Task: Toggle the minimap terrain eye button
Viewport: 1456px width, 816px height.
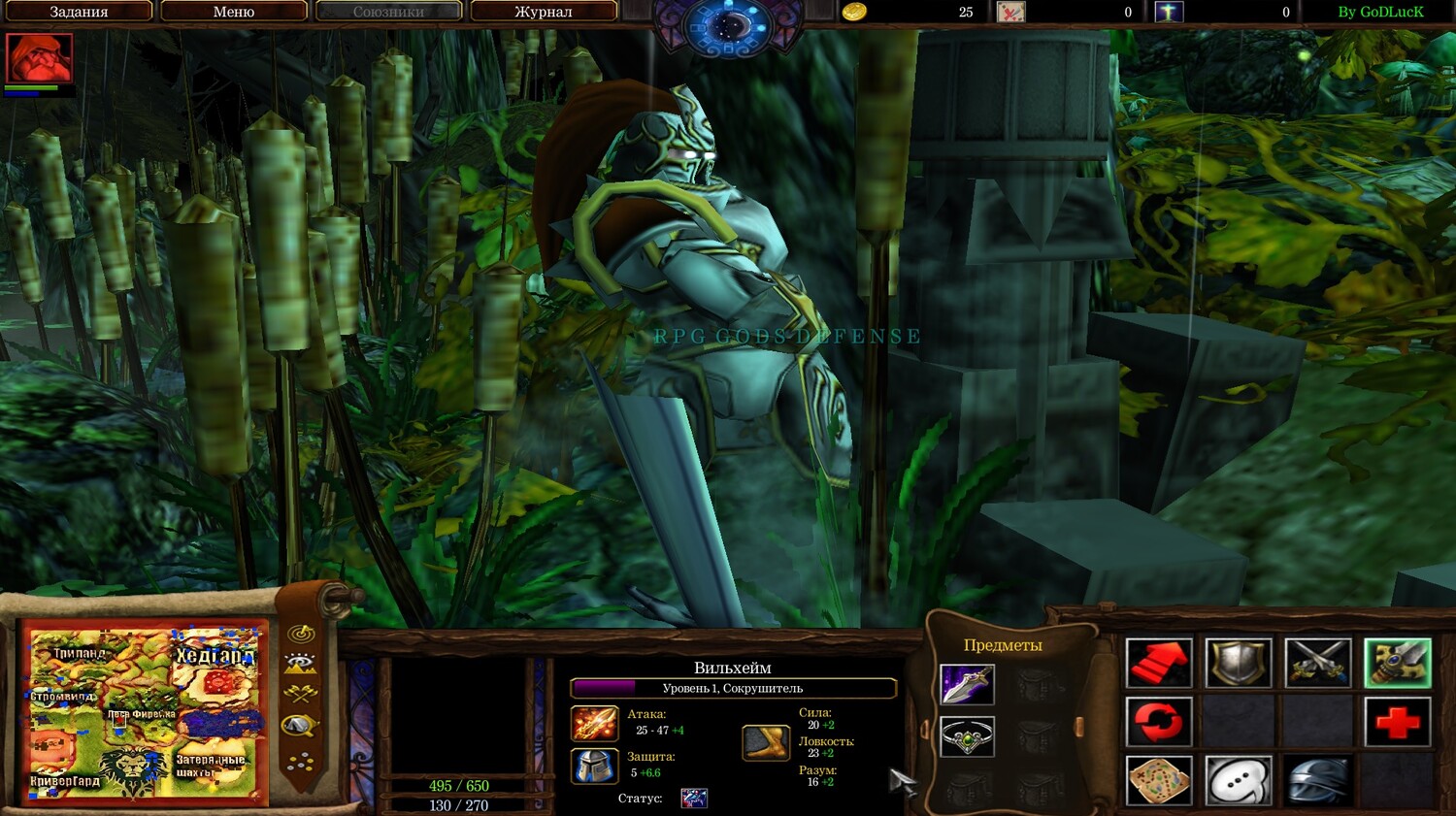Action: tap(301, 664)
